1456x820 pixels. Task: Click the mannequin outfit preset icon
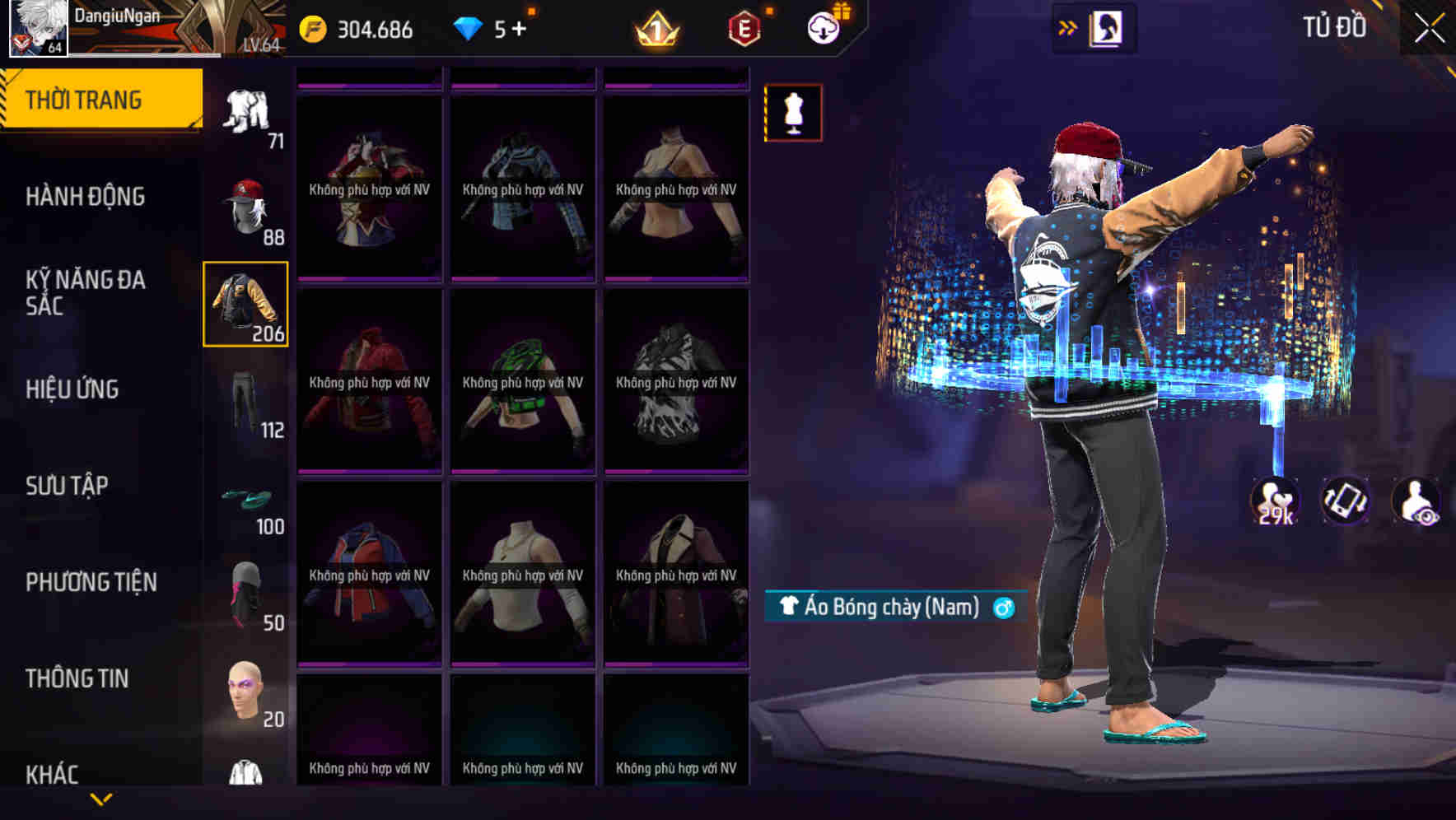793,113
